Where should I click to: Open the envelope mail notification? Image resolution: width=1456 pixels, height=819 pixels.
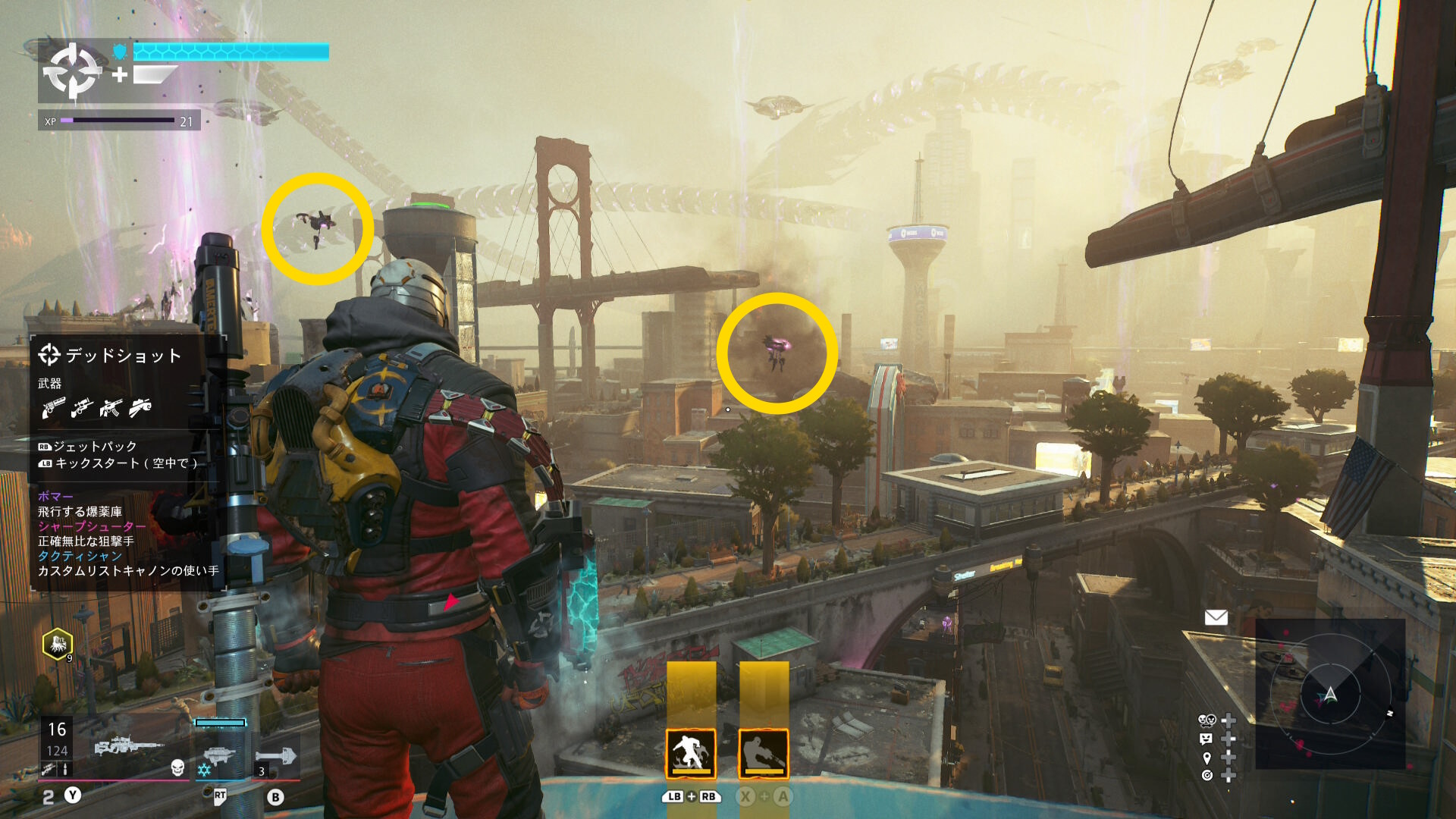[x=1216, y=617]
